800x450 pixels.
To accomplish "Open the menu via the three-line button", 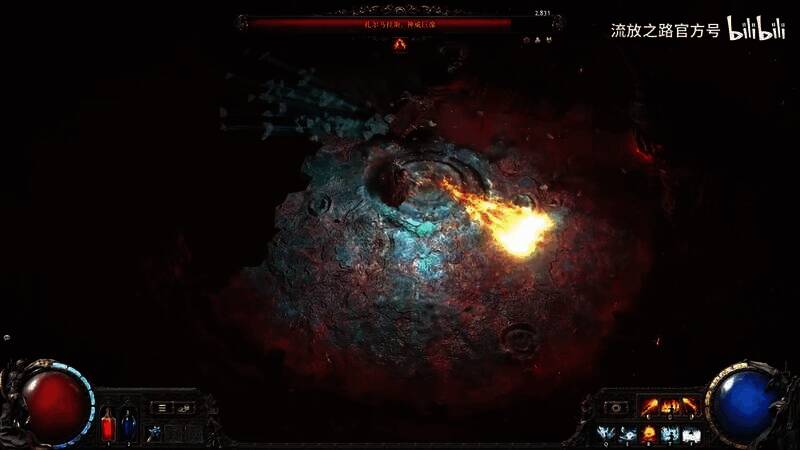I will (x=162, y=408).
